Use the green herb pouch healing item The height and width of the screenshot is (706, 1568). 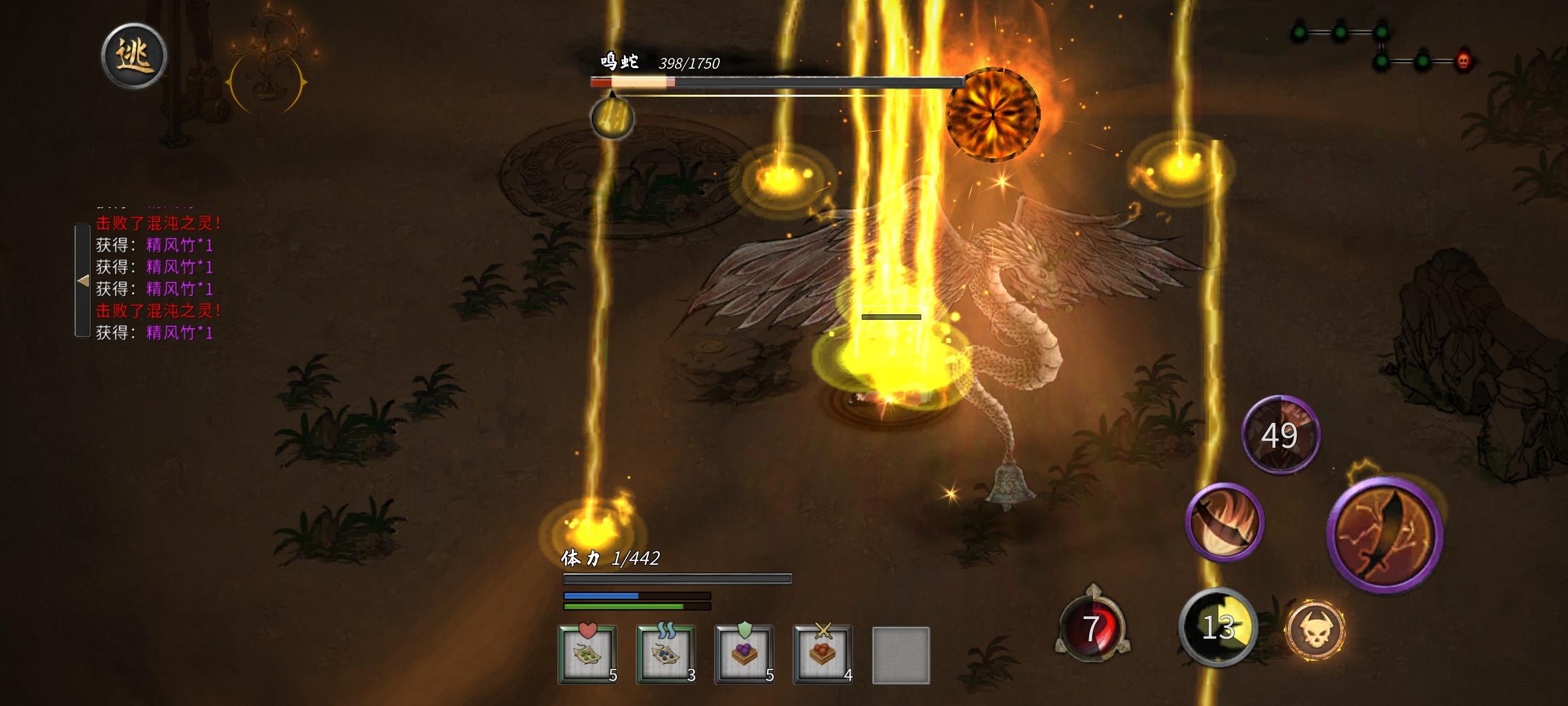coord(587,654)
